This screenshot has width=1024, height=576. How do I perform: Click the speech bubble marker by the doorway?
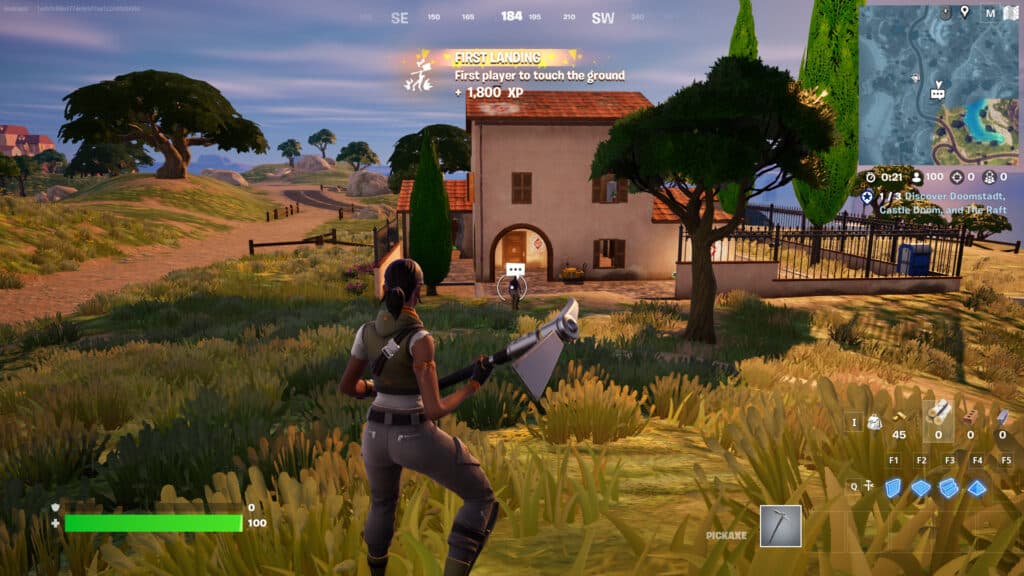point(515,270)
